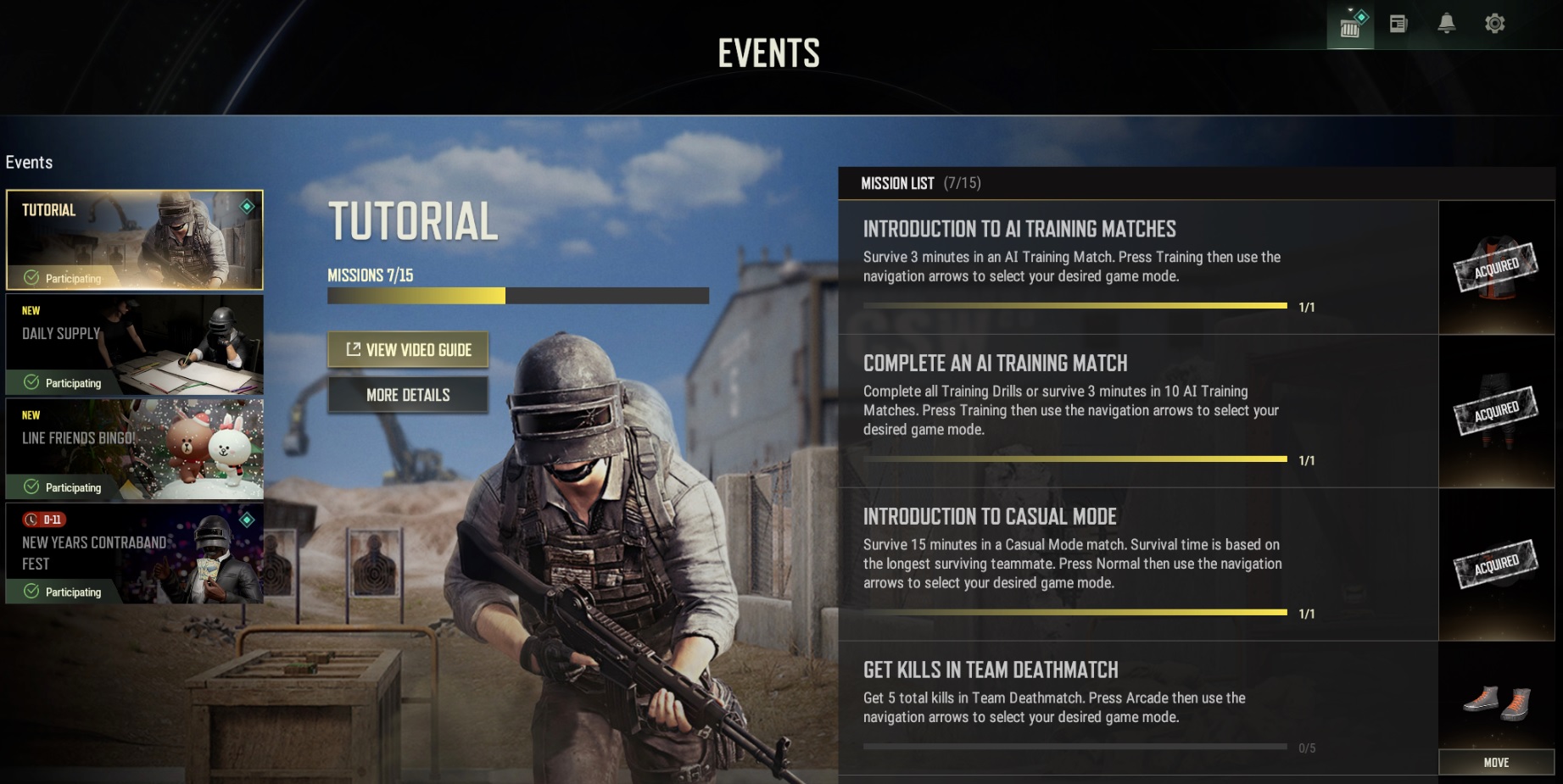
Task: Click the teal gem icon on Tutorial banner
Action: (x=247, y=208)
